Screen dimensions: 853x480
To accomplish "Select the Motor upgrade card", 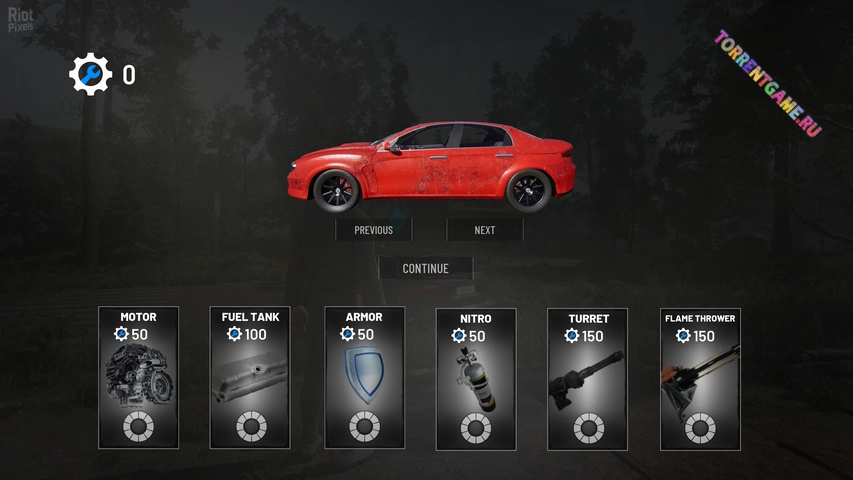I will coord(138,377).
